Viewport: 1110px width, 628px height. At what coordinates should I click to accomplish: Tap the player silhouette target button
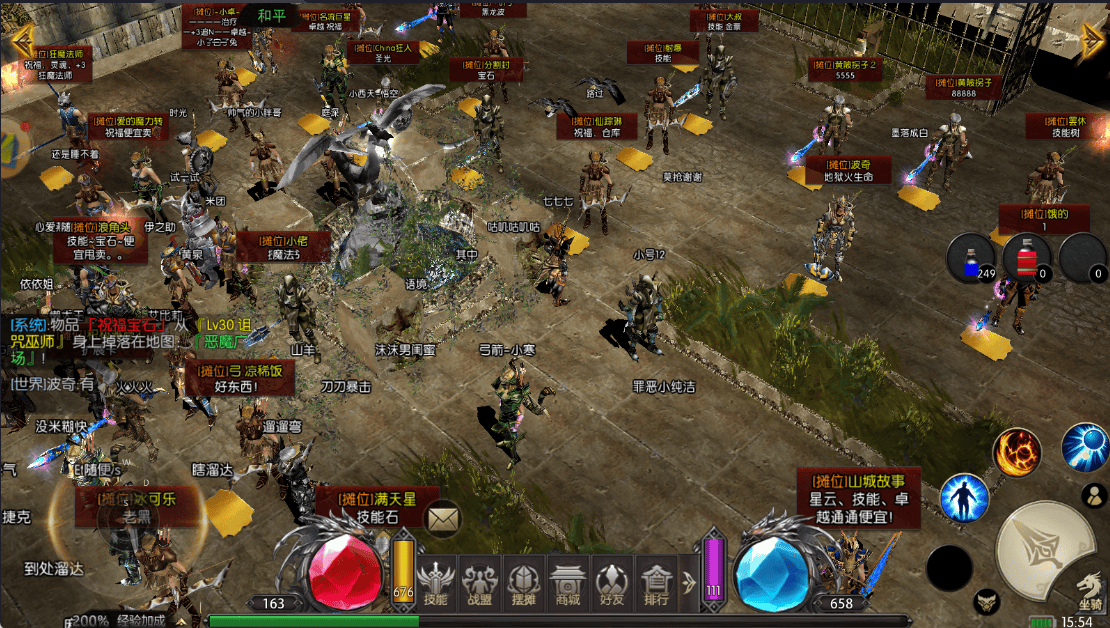(x=1094, y=495)
